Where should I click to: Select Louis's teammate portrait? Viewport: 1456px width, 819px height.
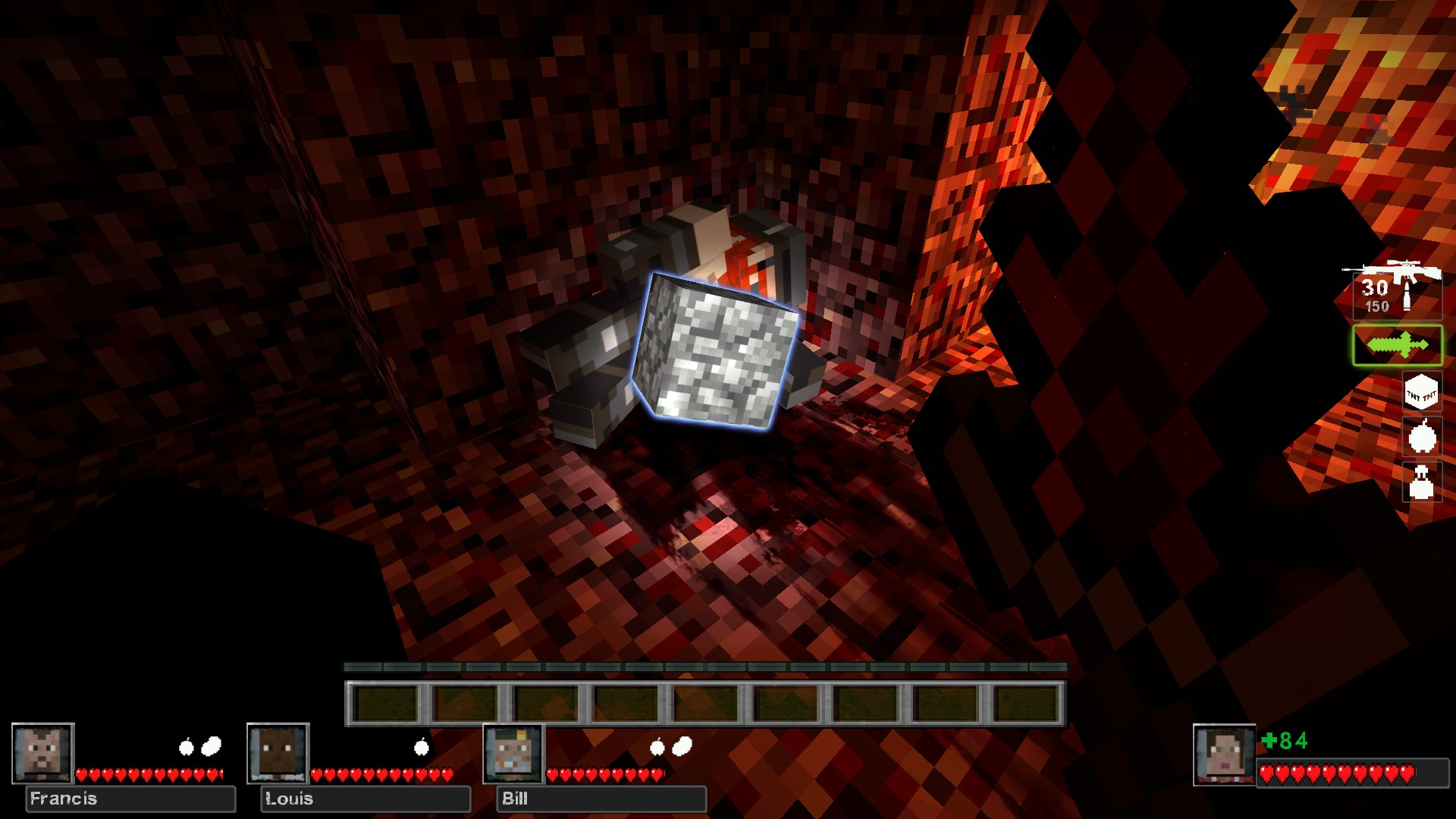pos(278,753)
